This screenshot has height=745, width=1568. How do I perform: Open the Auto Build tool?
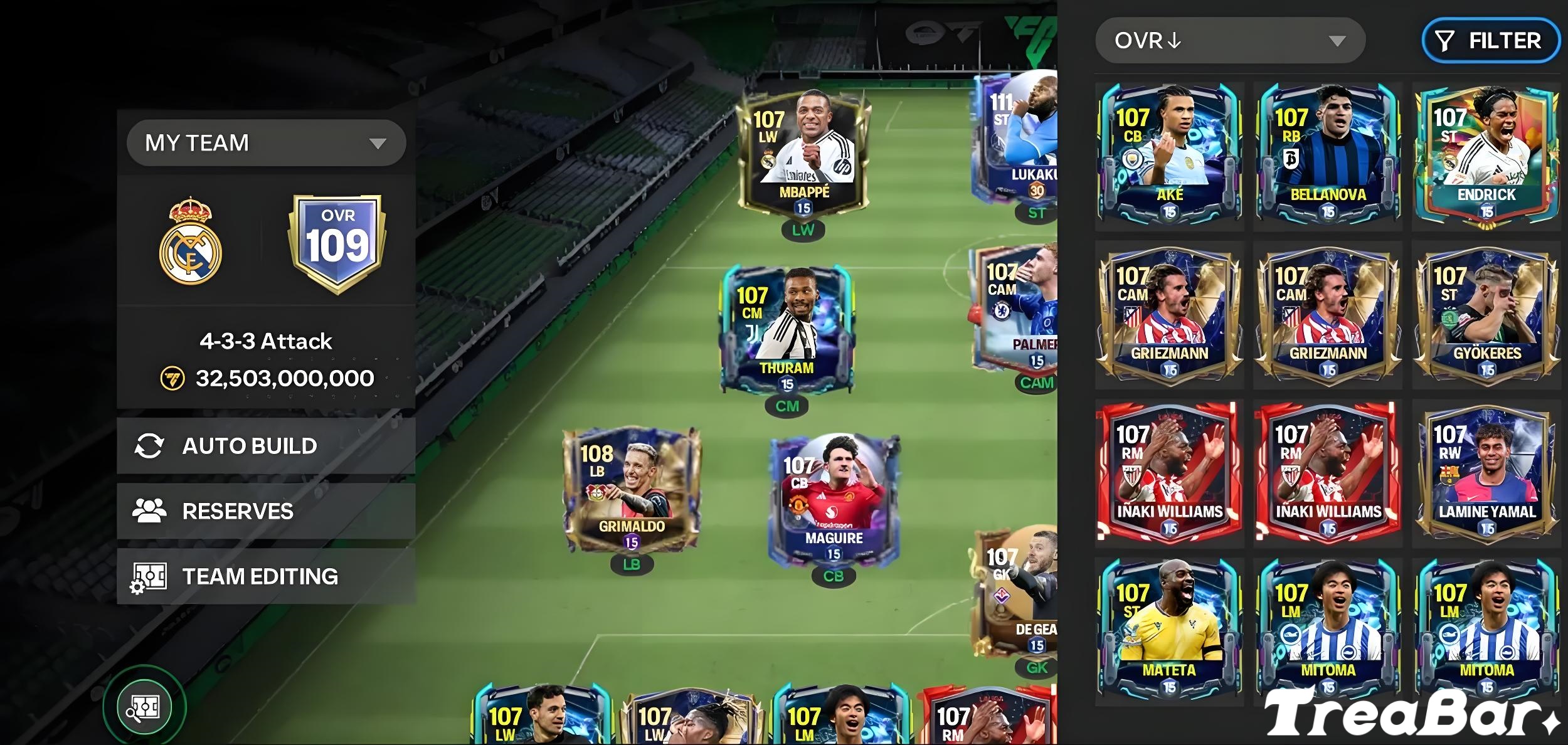point(249,446)
